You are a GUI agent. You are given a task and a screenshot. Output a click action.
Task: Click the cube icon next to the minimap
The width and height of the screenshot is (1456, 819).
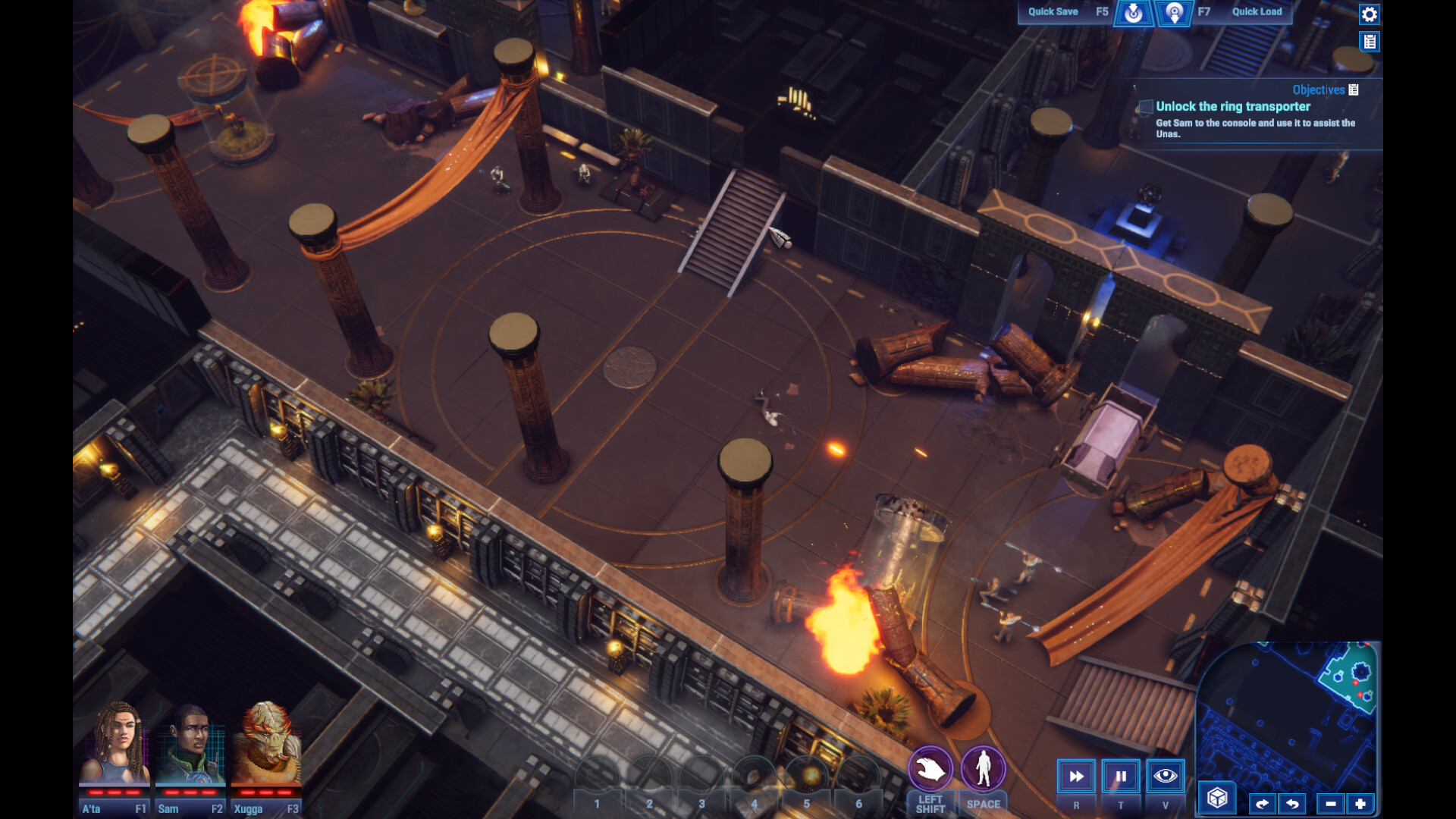click(x=1216, y=797)
